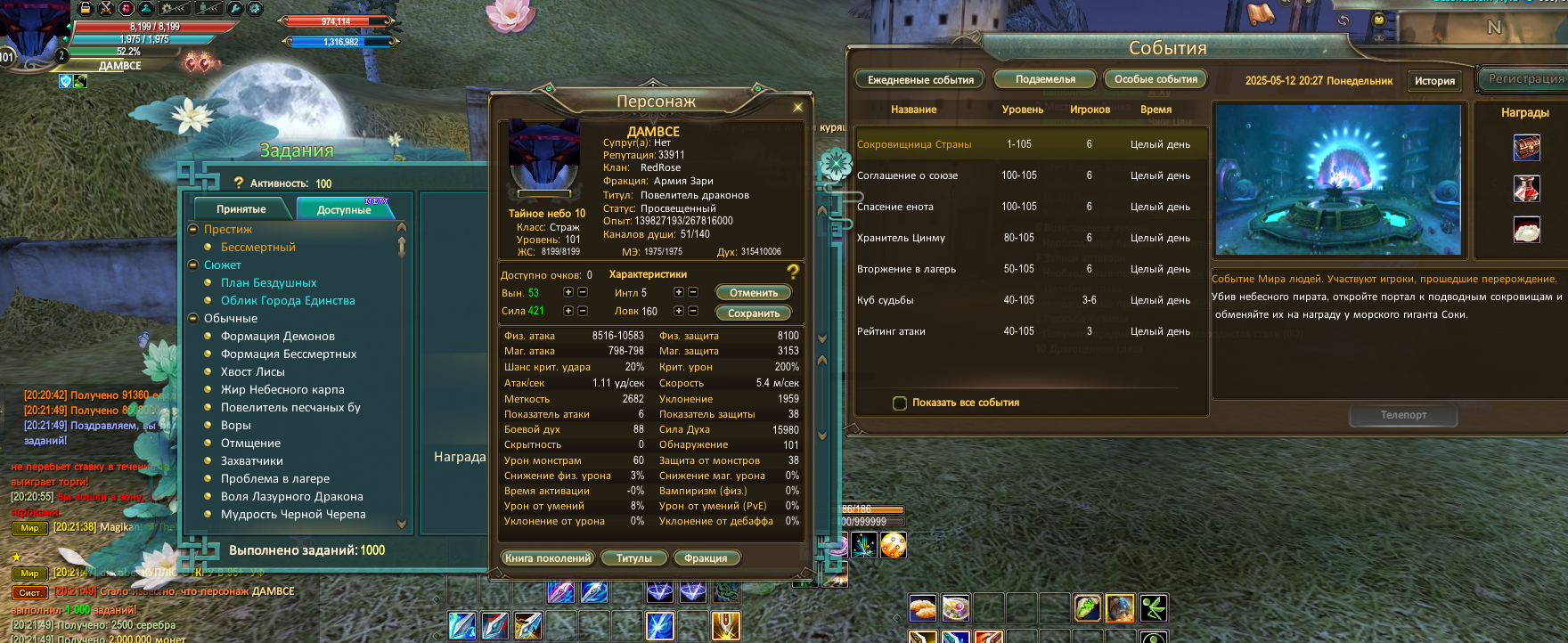Show the Фракция panel

[706, 558]
